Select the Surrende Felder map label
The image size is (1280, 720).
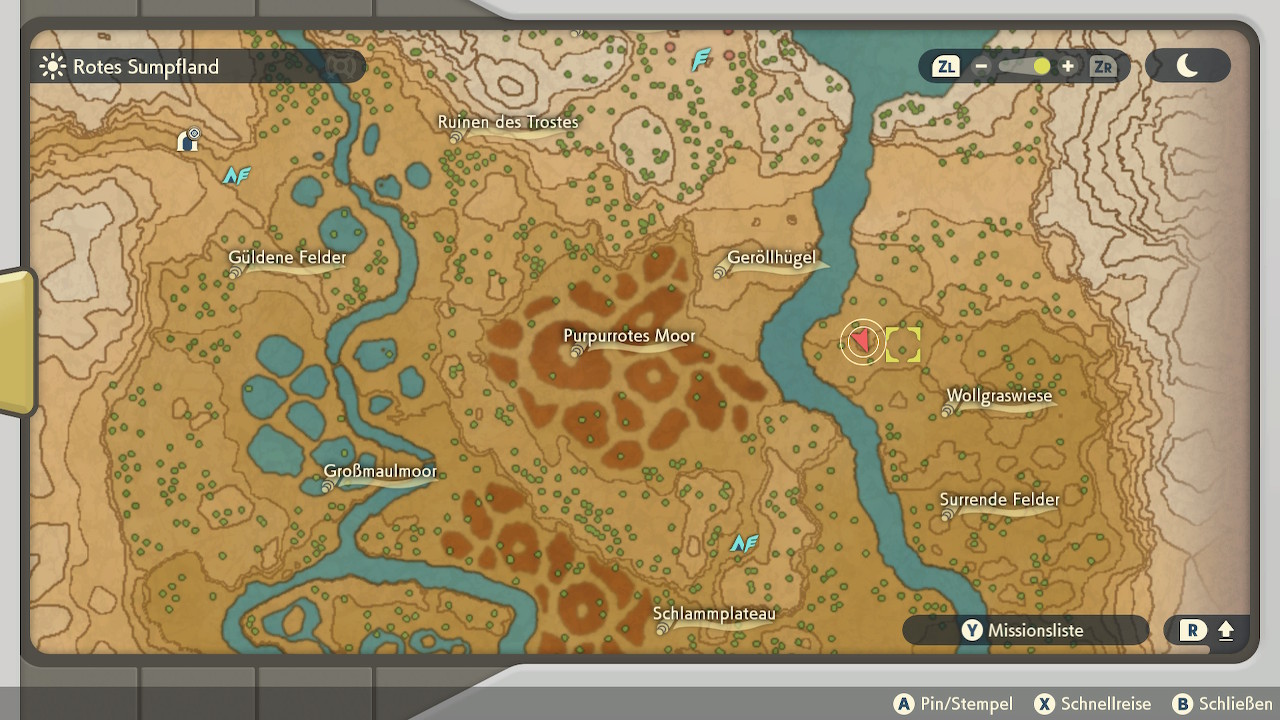point(999,500)
